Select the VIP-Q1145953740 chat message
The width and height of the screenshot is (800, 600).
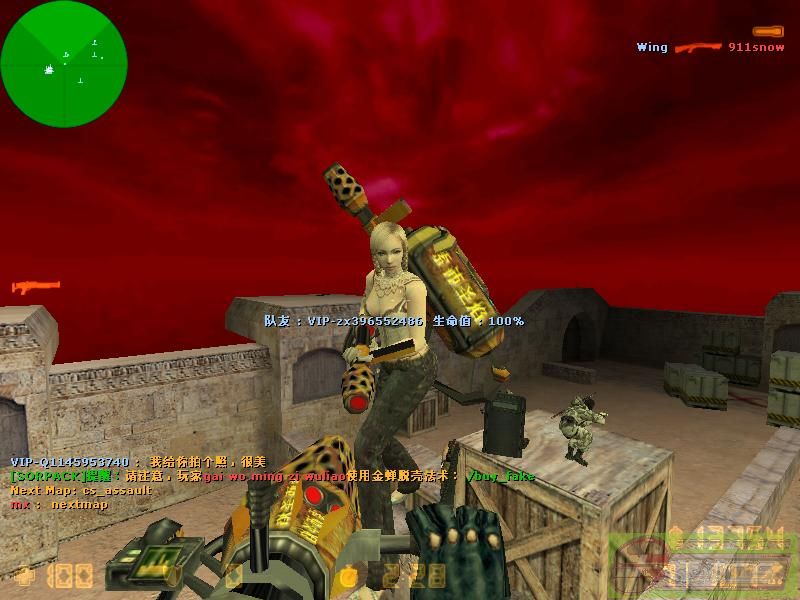pos(138,462)
